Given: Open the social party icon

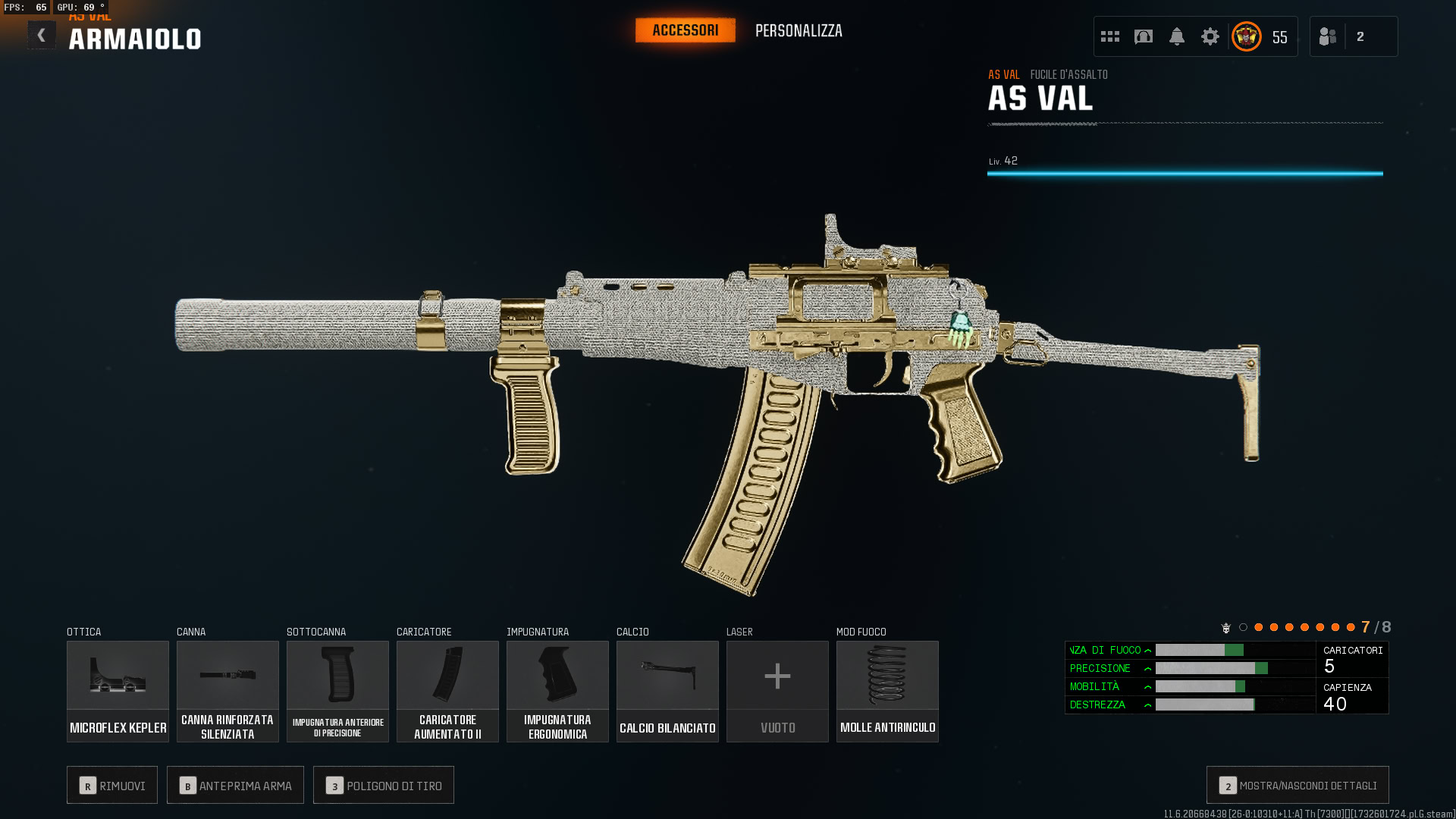Looking at the screenshot, I should click(x=1328, y=36).
